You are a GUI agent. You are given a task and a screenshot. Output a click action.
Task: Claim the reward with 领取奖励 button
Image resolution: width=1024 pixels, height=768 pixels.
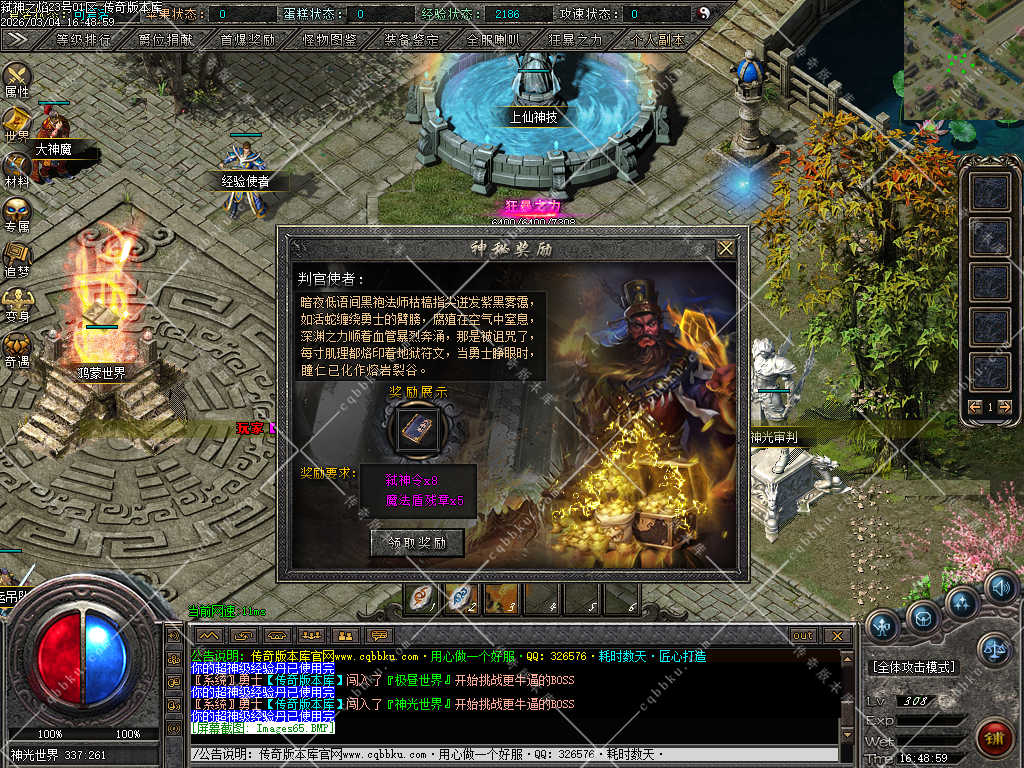point(417,543)
